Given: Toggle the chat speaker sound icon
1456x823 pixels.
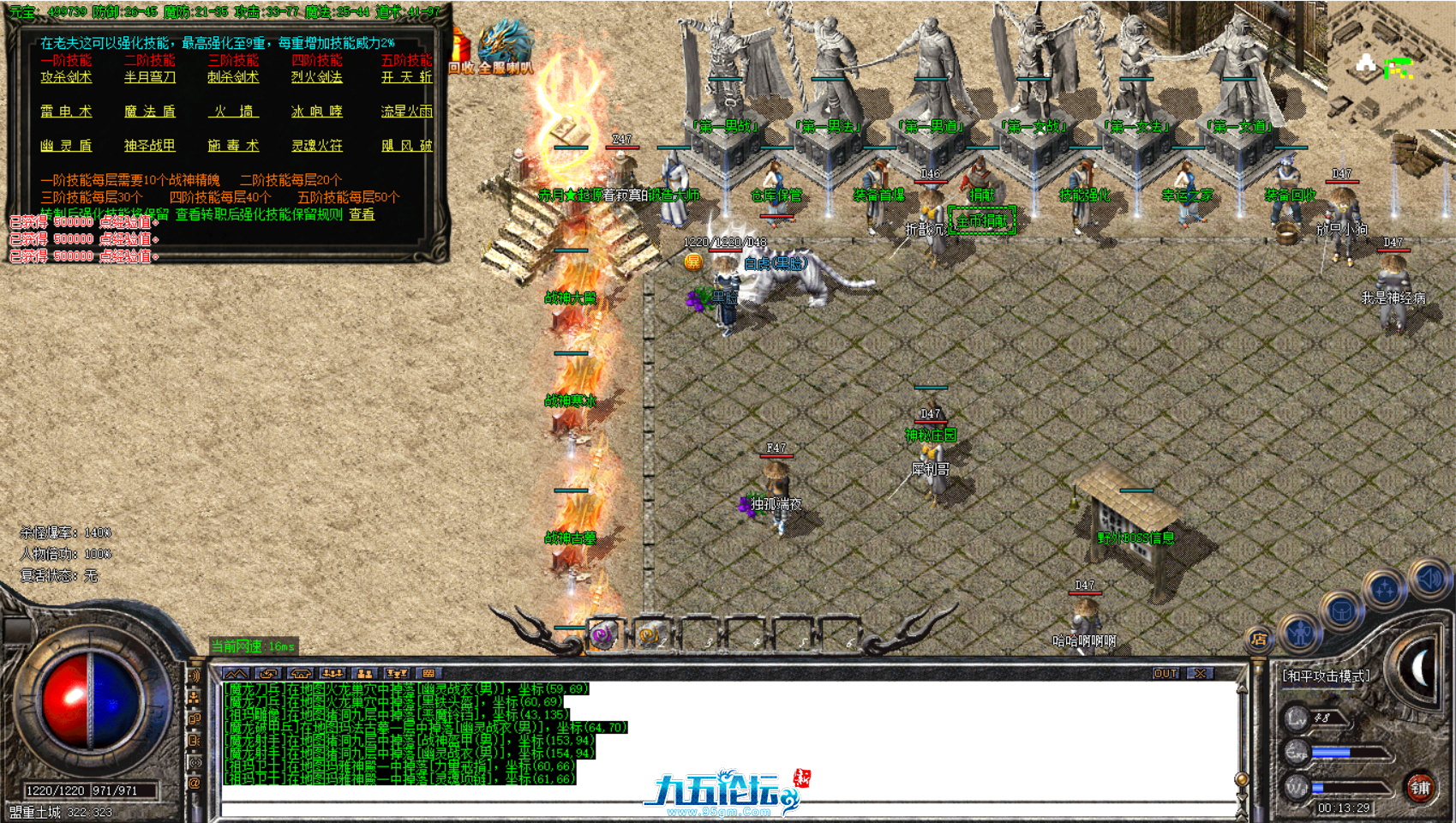Looking at the screenshot, I should coord(195,676).
